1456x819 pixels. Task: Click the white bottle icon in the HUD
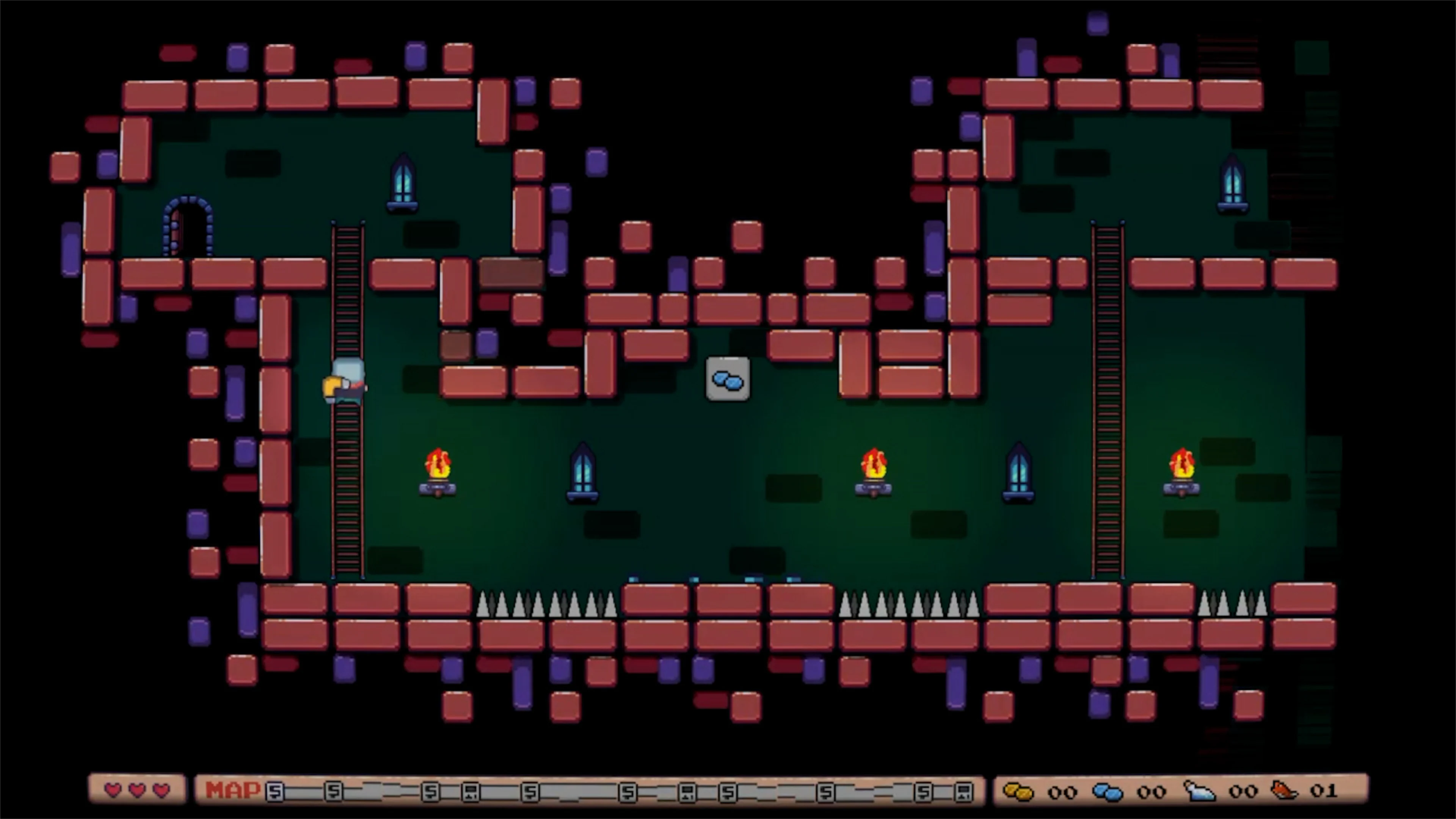(1199, 792)
